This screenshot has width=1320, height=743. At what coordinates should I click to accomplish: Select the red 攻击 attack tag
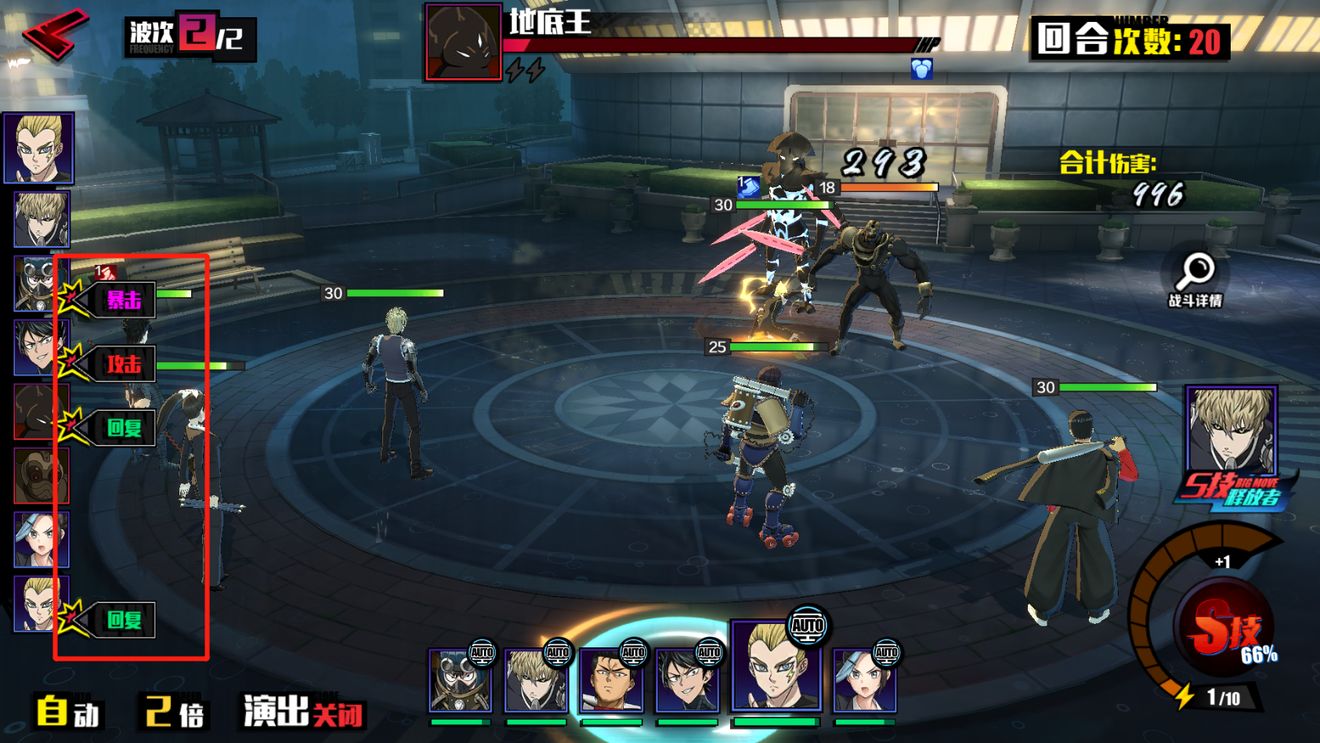click(124, 364)
